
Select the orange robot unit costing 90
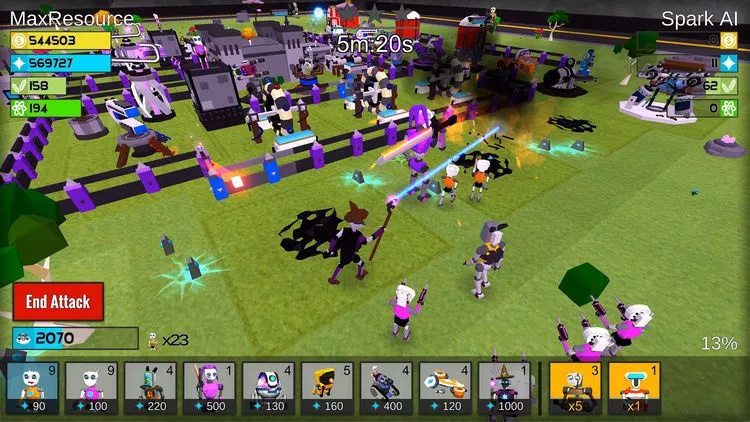33,388
